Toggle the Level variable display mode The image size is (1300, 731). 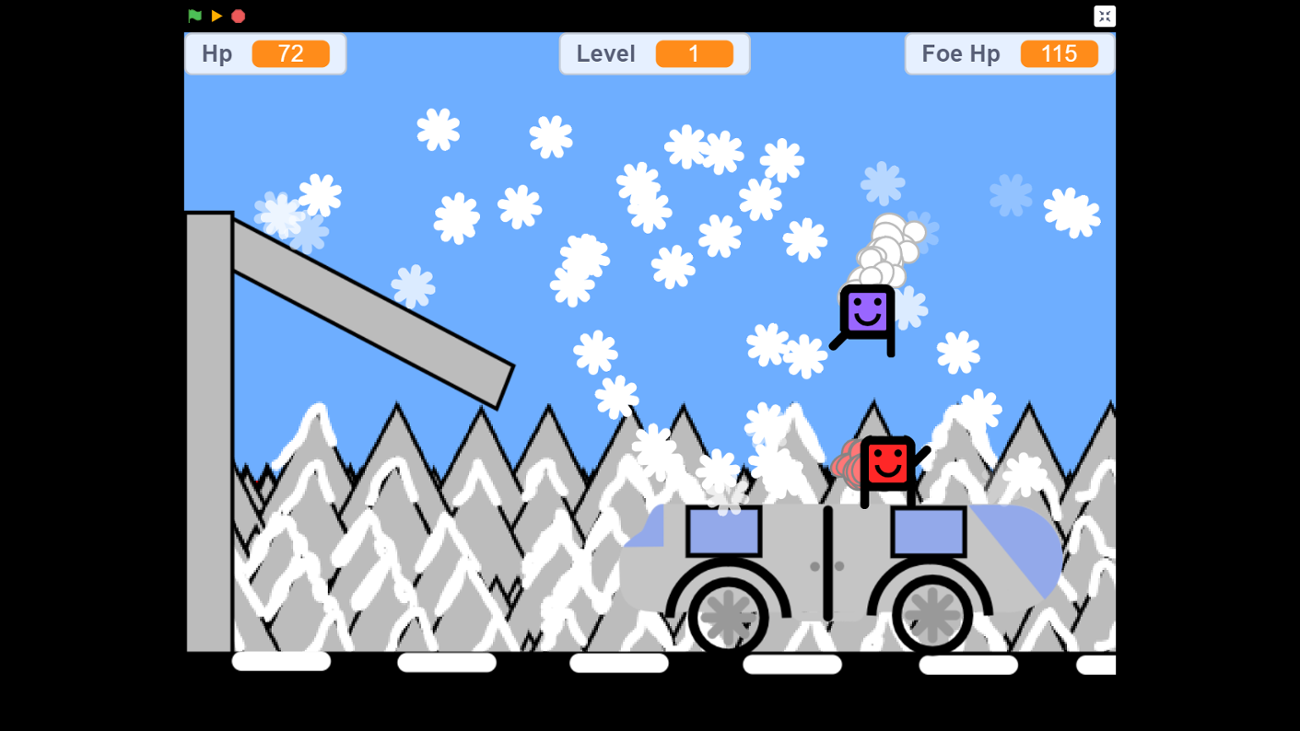tap(654, 53)
